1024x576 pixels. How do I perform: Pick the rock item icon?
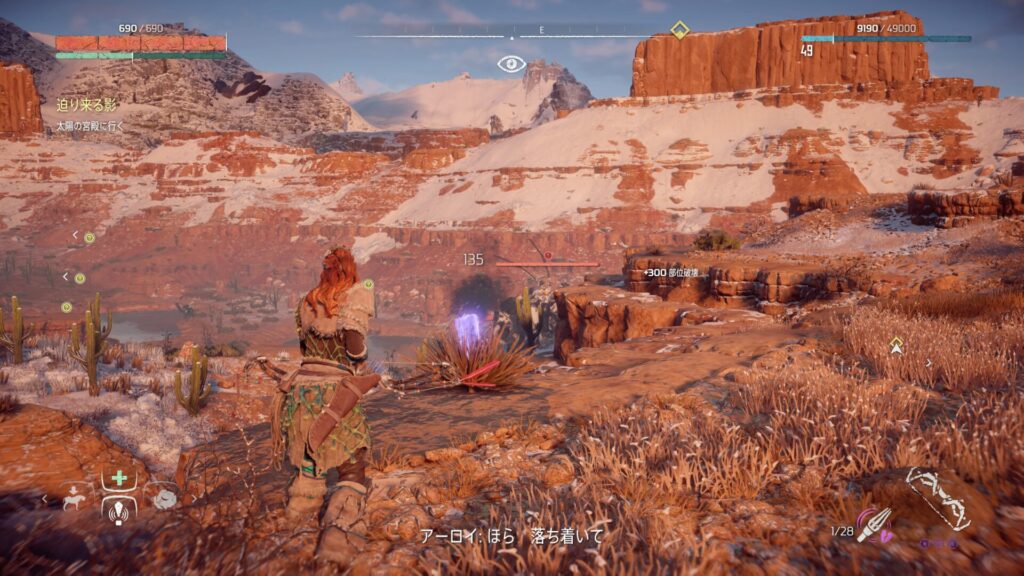[163, 497]
